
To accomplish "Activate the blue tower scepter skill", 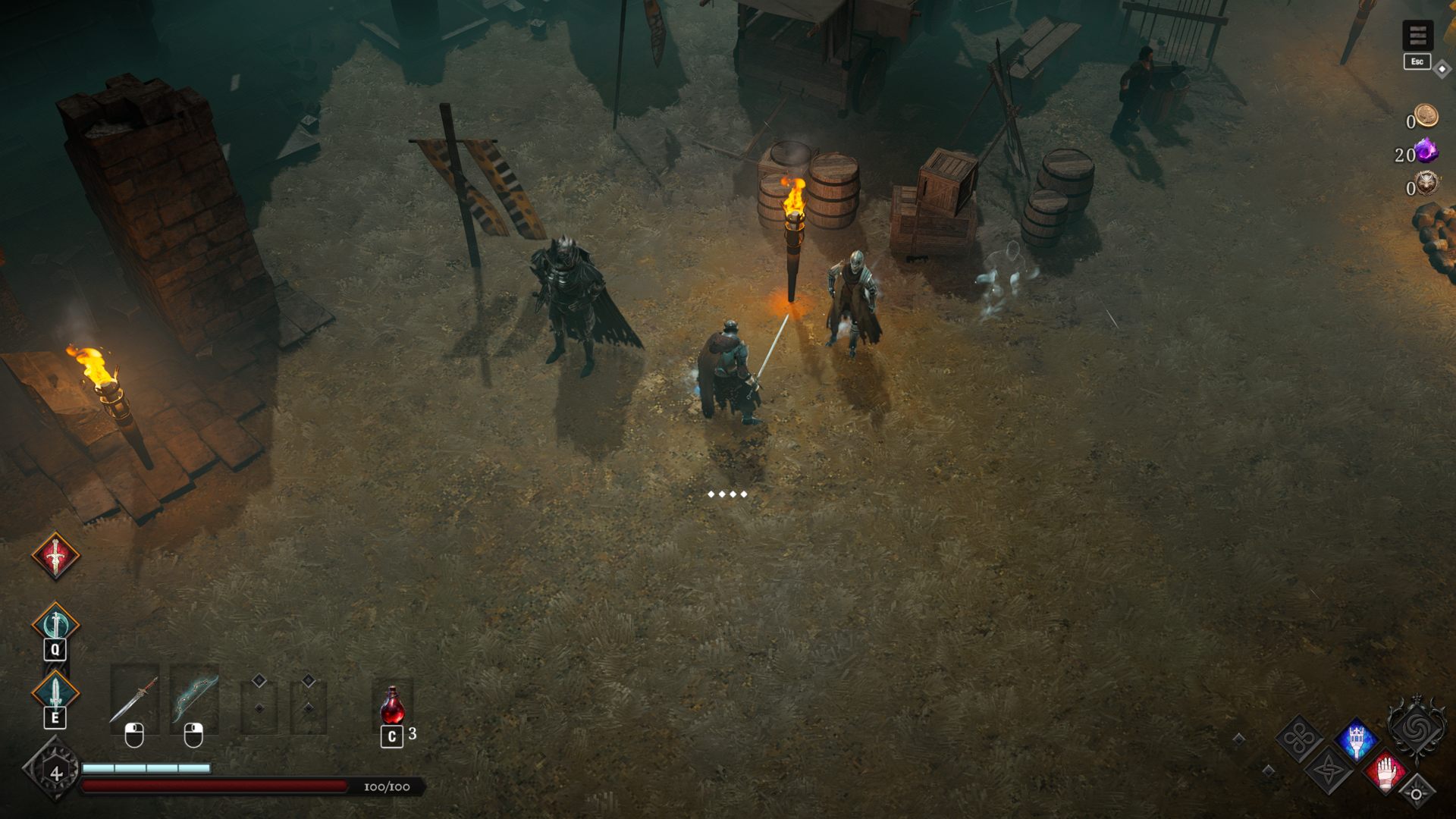I will pos(1356,739).
